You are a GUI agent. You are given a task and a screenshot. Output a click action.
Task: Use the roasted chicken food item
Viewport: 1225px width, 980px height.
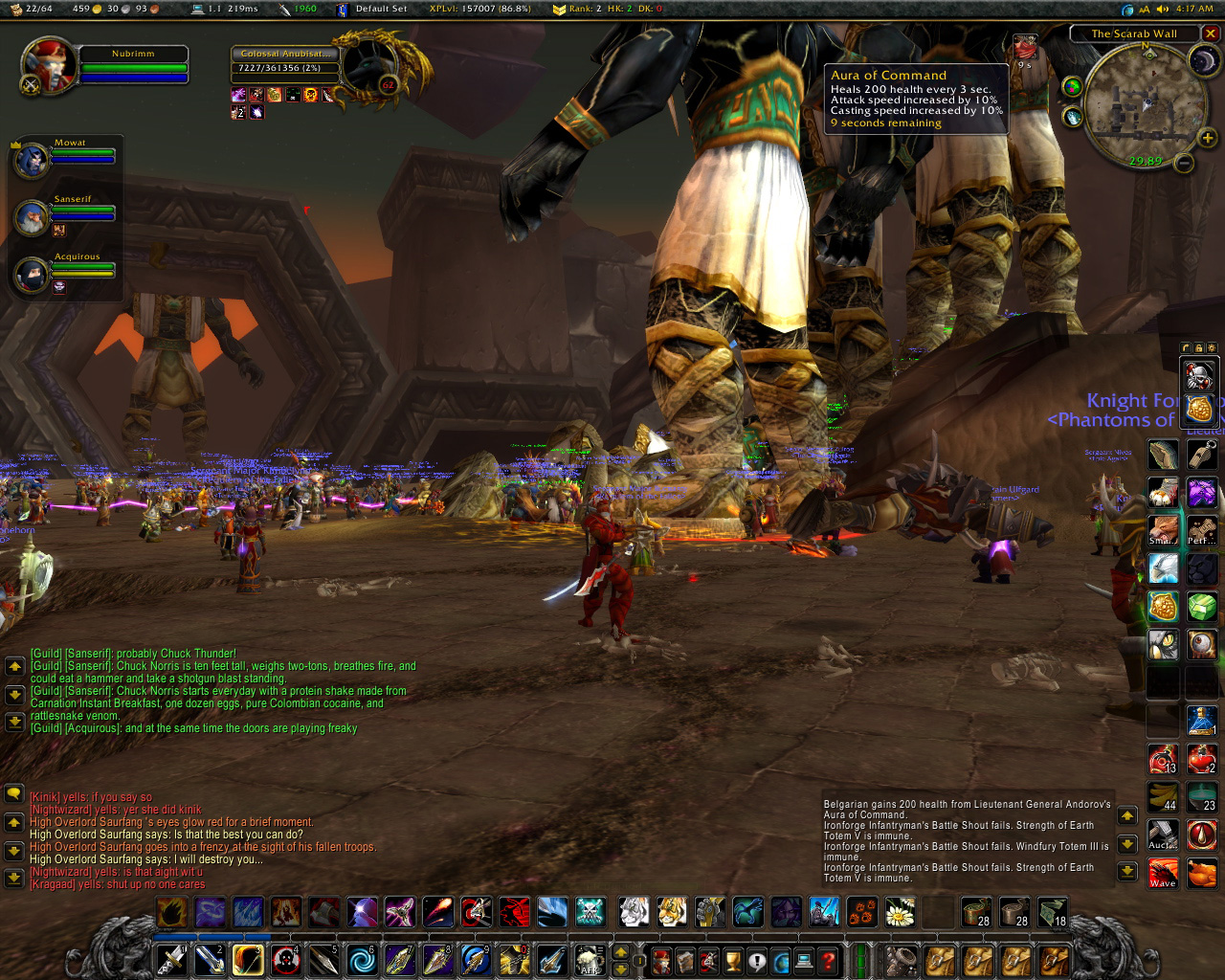(1202, 873)
